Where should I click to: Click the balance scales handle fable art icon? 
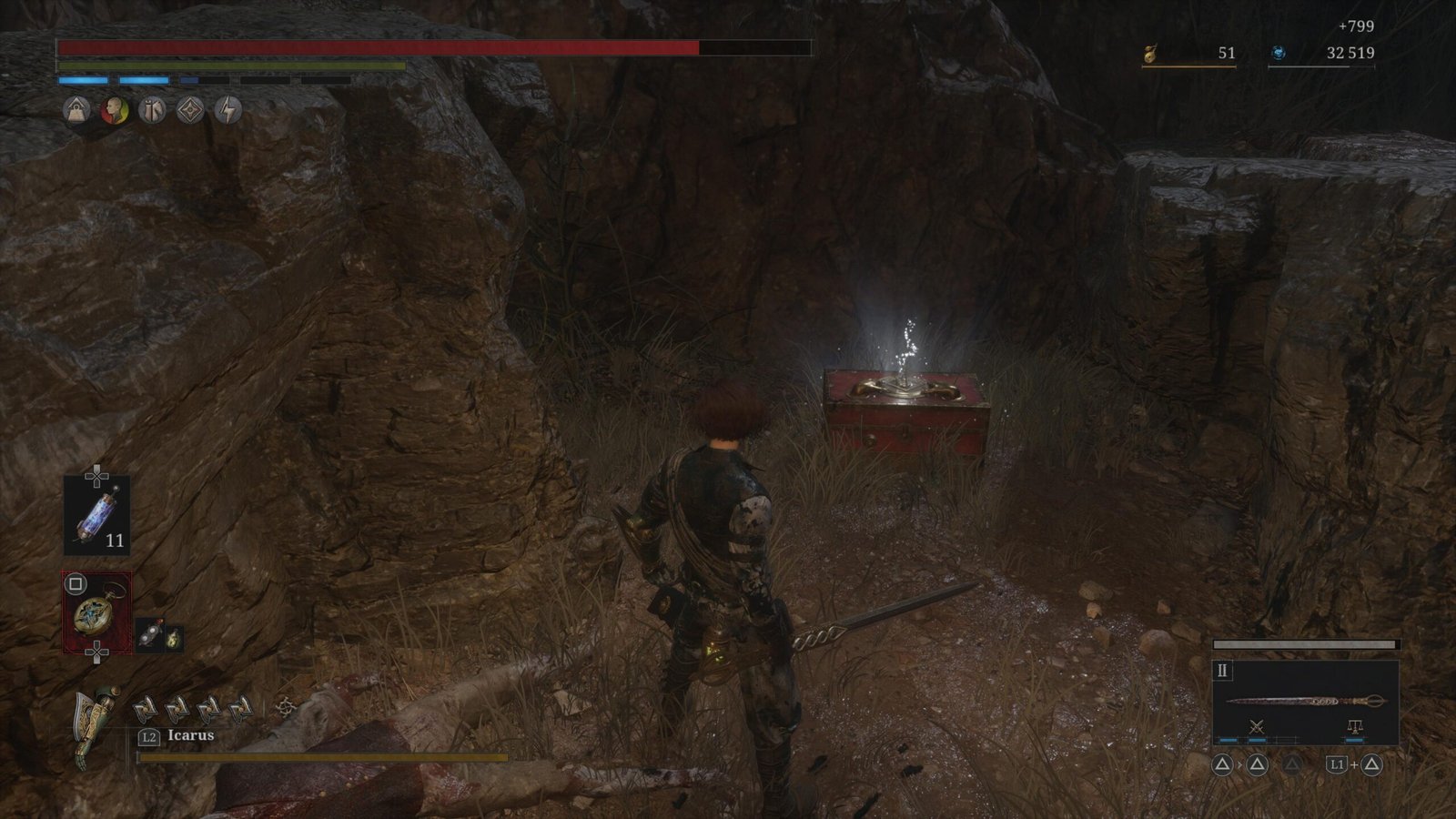1354,726
